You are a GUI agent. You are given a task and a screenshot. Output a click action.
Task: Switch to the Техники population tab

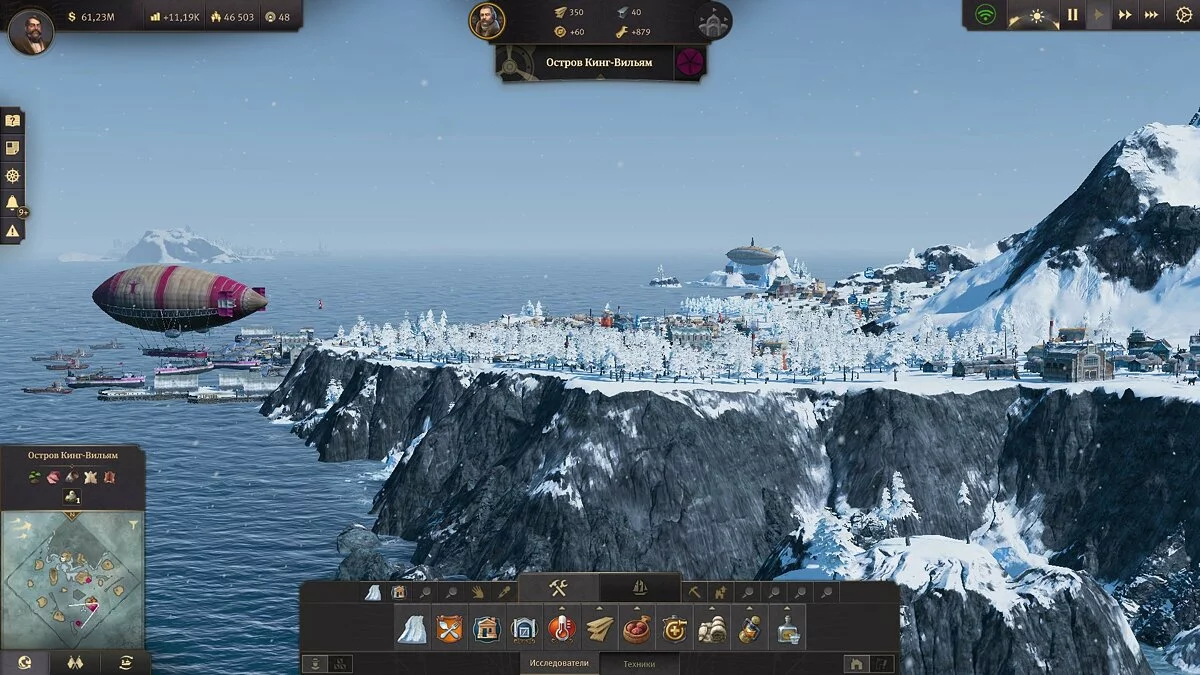tap(639, 663)
